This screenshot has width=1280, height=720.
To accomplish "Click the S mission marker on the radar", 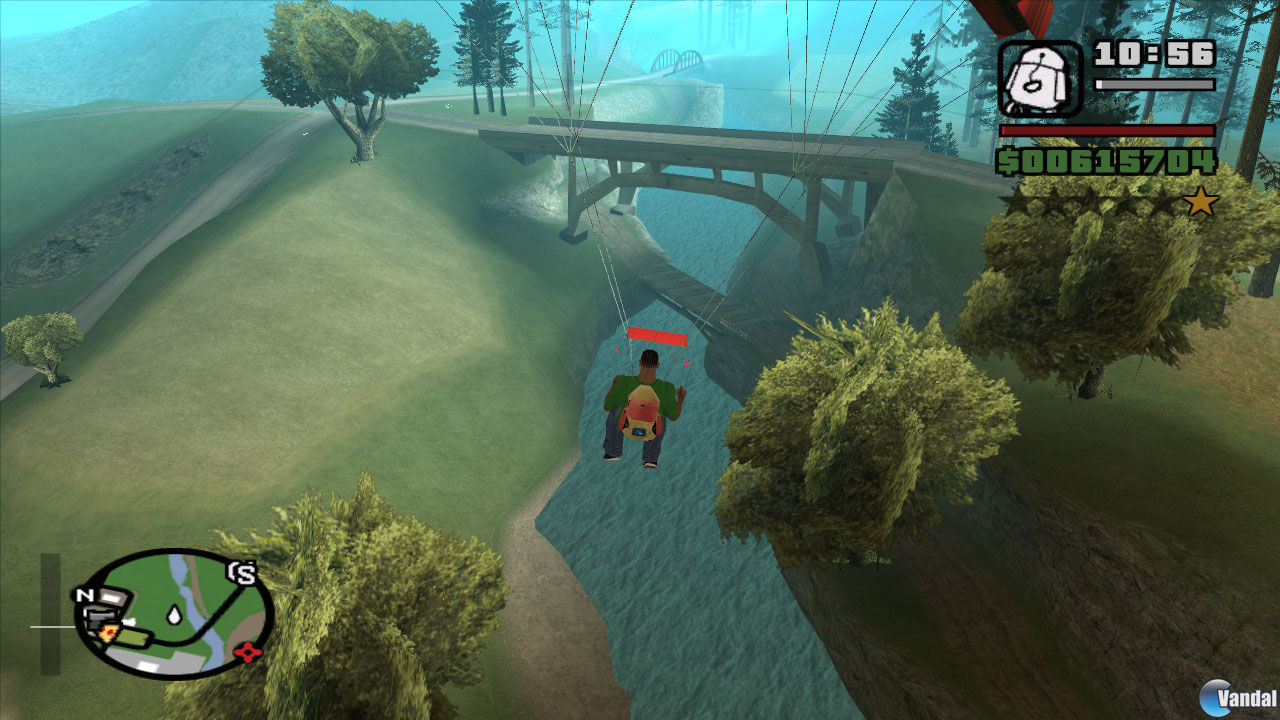I will (x=243, y=573).
